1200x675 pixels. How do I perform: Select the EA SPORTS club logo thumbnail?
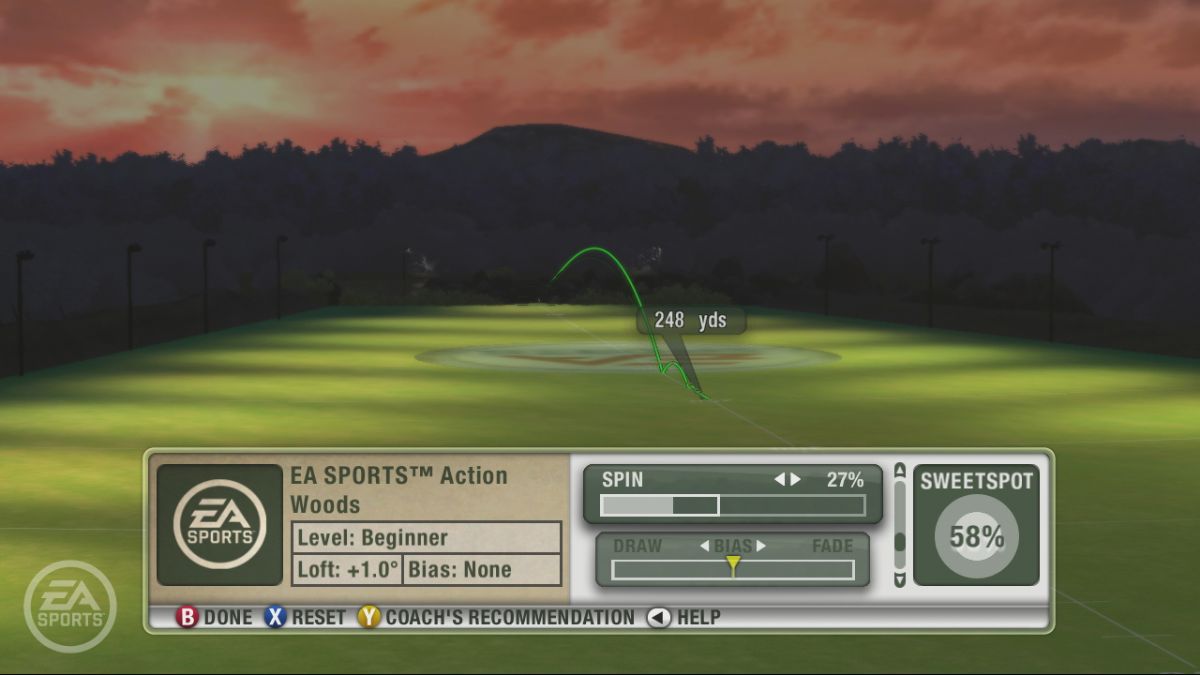click(x=220, y=525)
